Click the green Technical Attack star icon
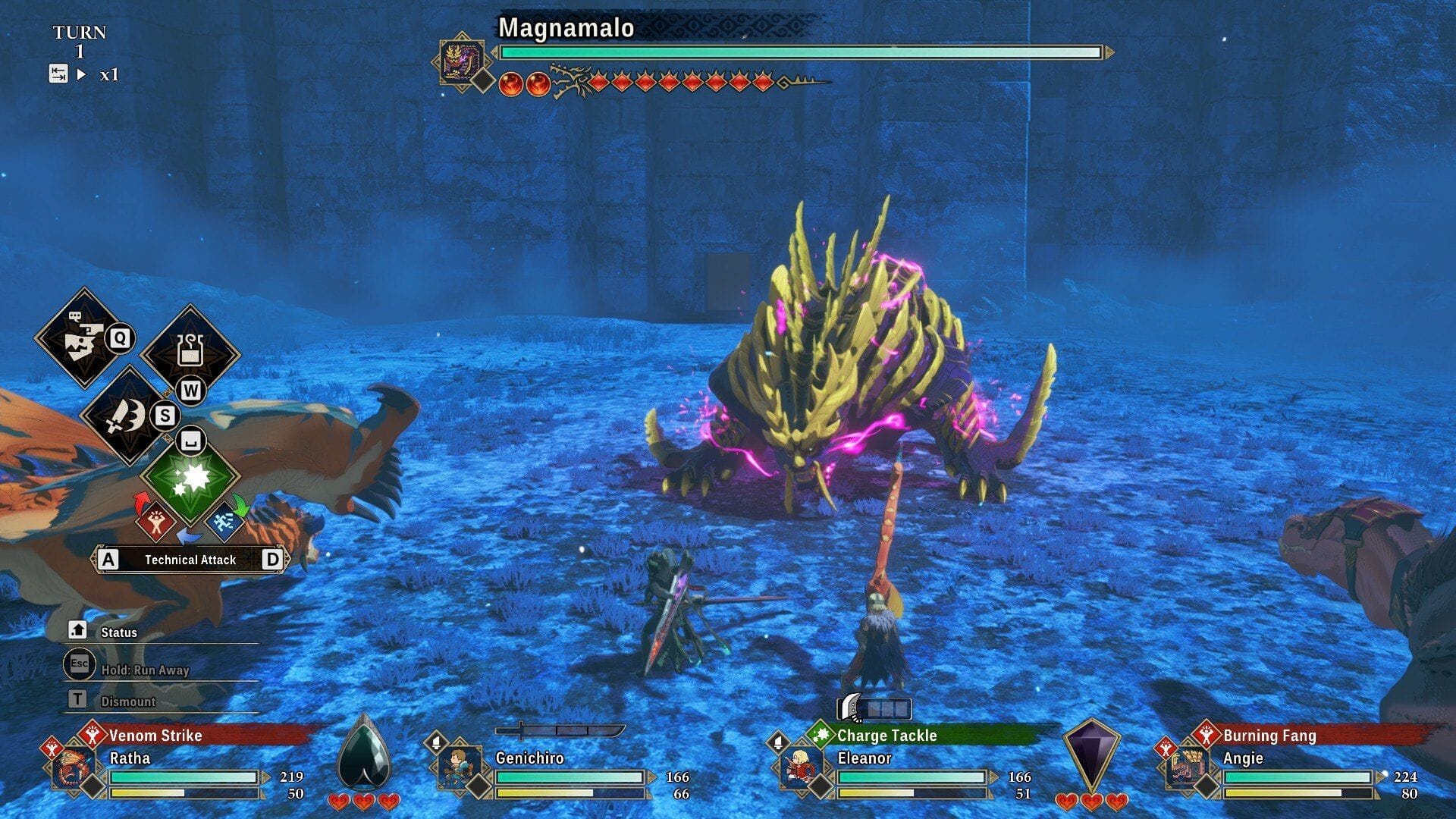This screenshot has height=819, width=1456. [x=191, y=480]
